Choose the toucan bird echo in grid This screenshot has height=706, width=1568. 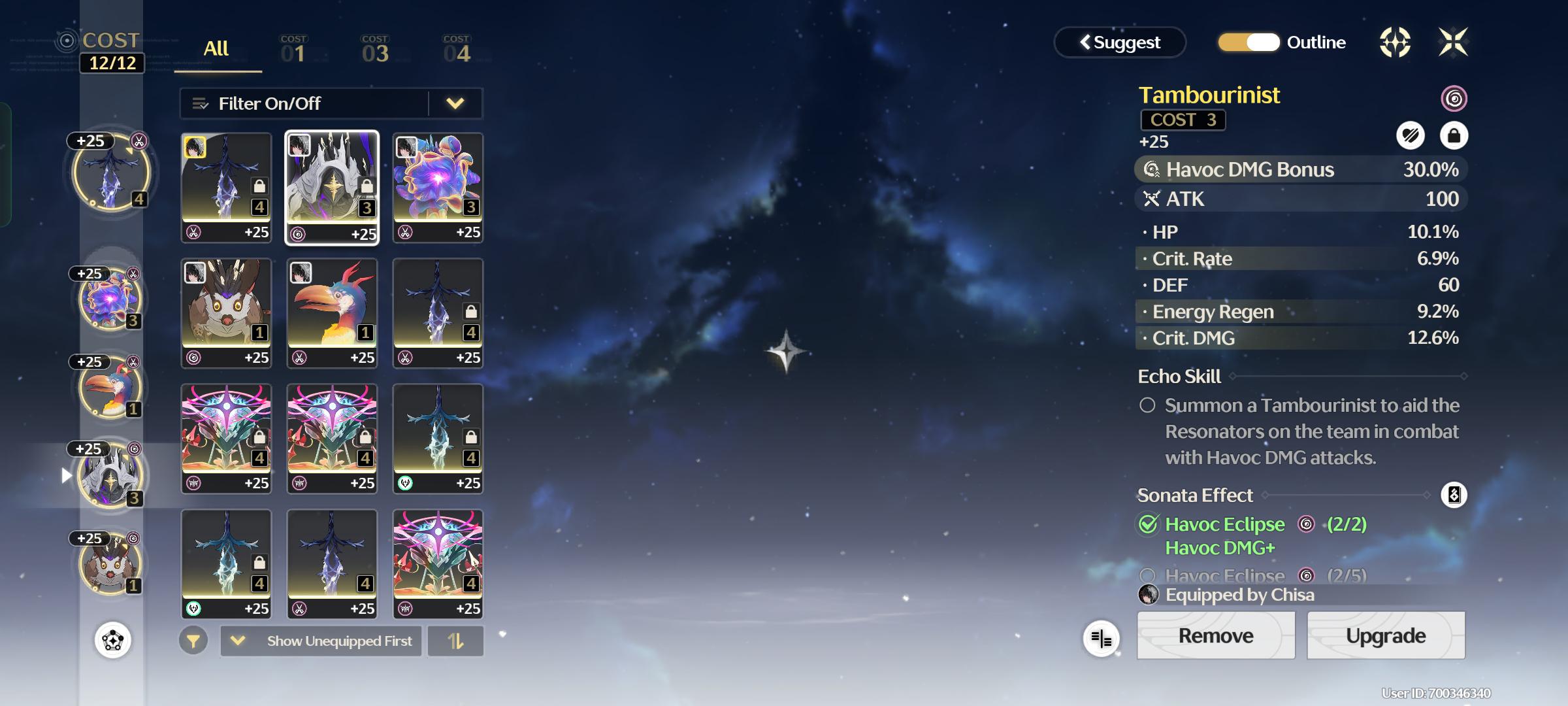(x=332, y=312)
